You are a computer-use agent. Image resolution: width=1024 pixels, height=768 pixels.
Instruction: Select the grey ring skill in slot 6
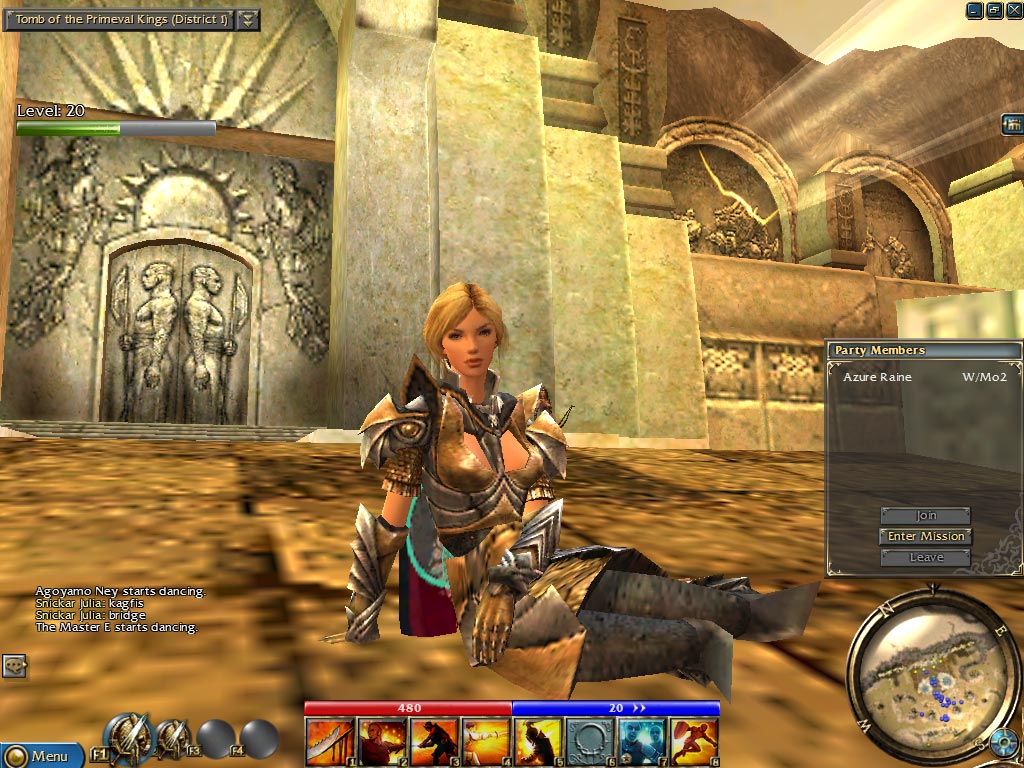coord(590,742)
